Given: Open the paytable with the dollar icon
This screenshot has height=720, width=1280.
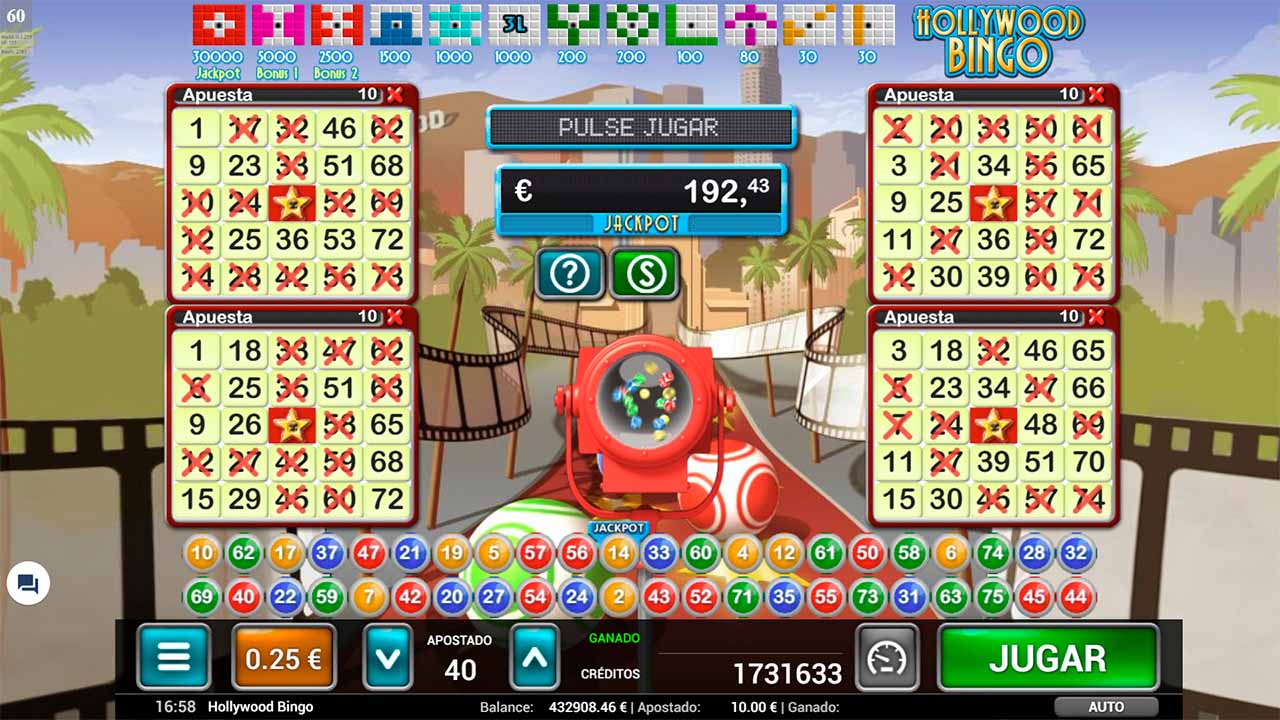Looking at the screenshot, I should tap(645, 272).
